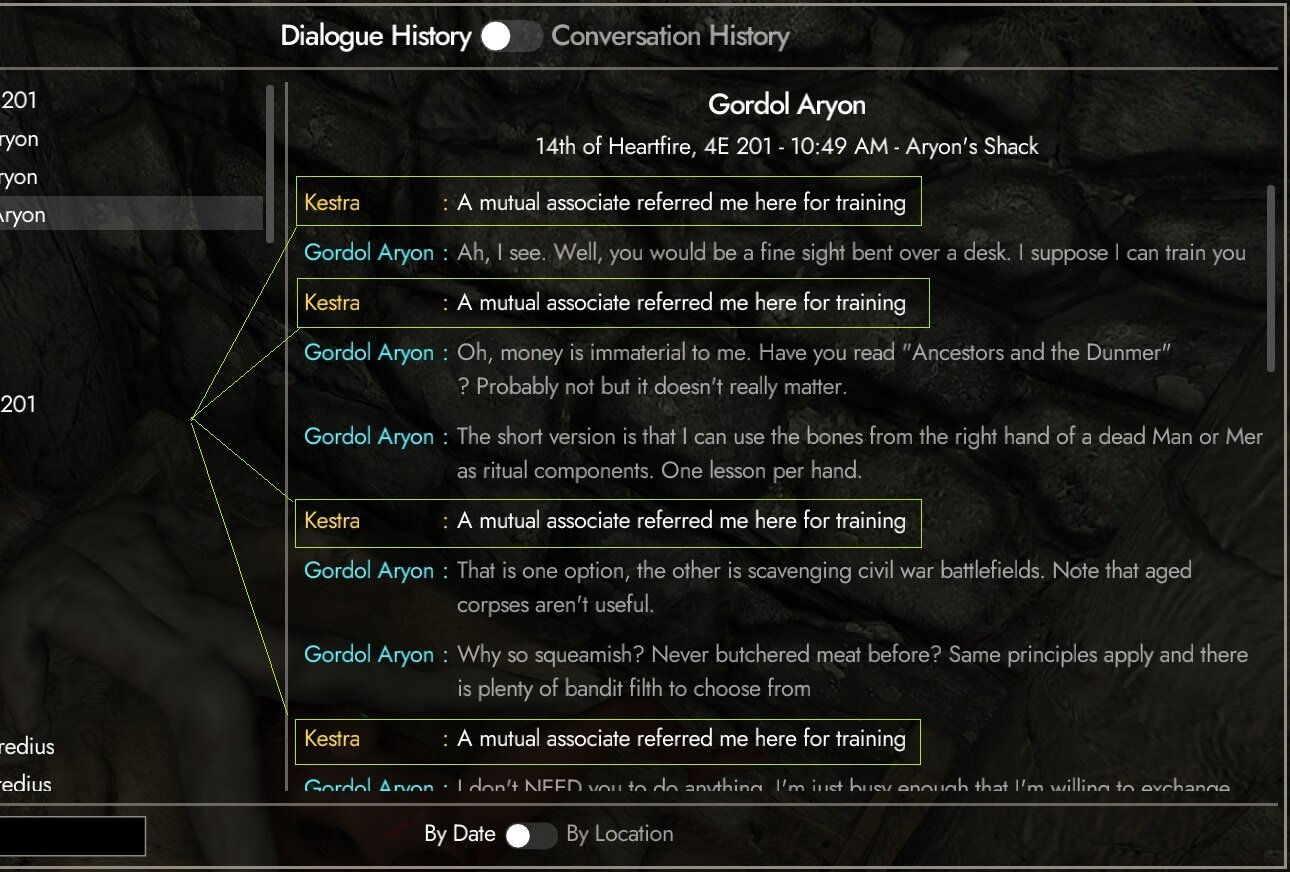Select the highlighted Aryon entry in the left list
Screen dimensions: 1290x872
tap(130, 214)
